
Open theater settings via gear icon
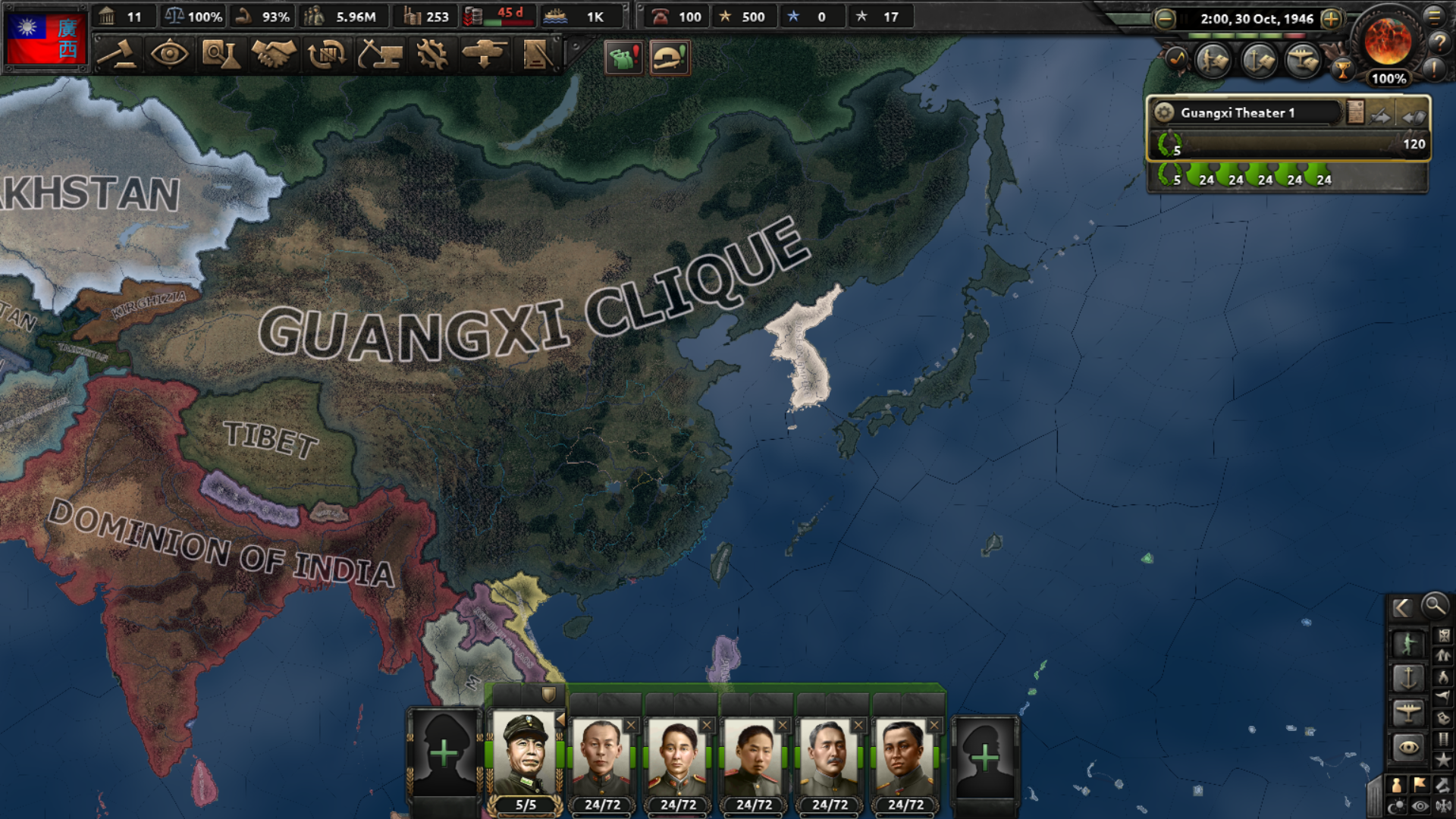click(1163, 111)
